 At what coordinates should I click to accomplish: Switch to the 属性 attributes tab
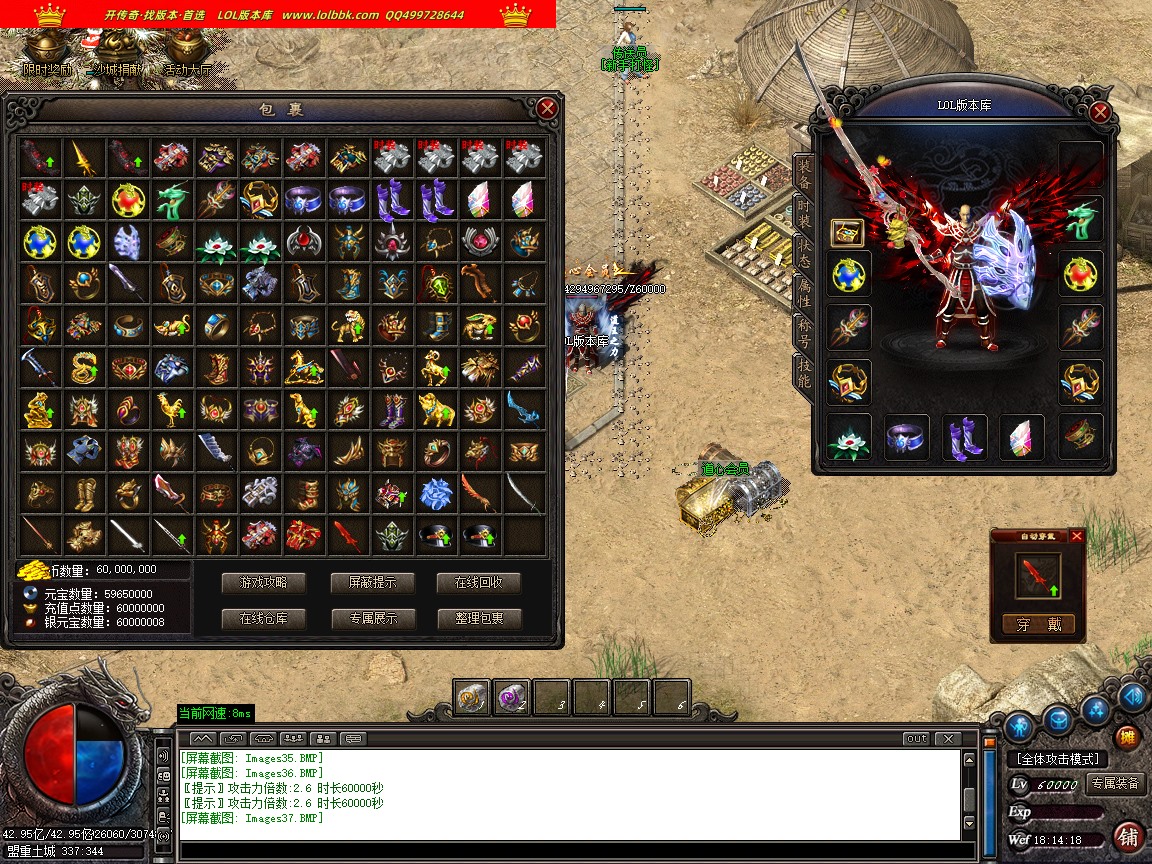click(x=804, y=293)
